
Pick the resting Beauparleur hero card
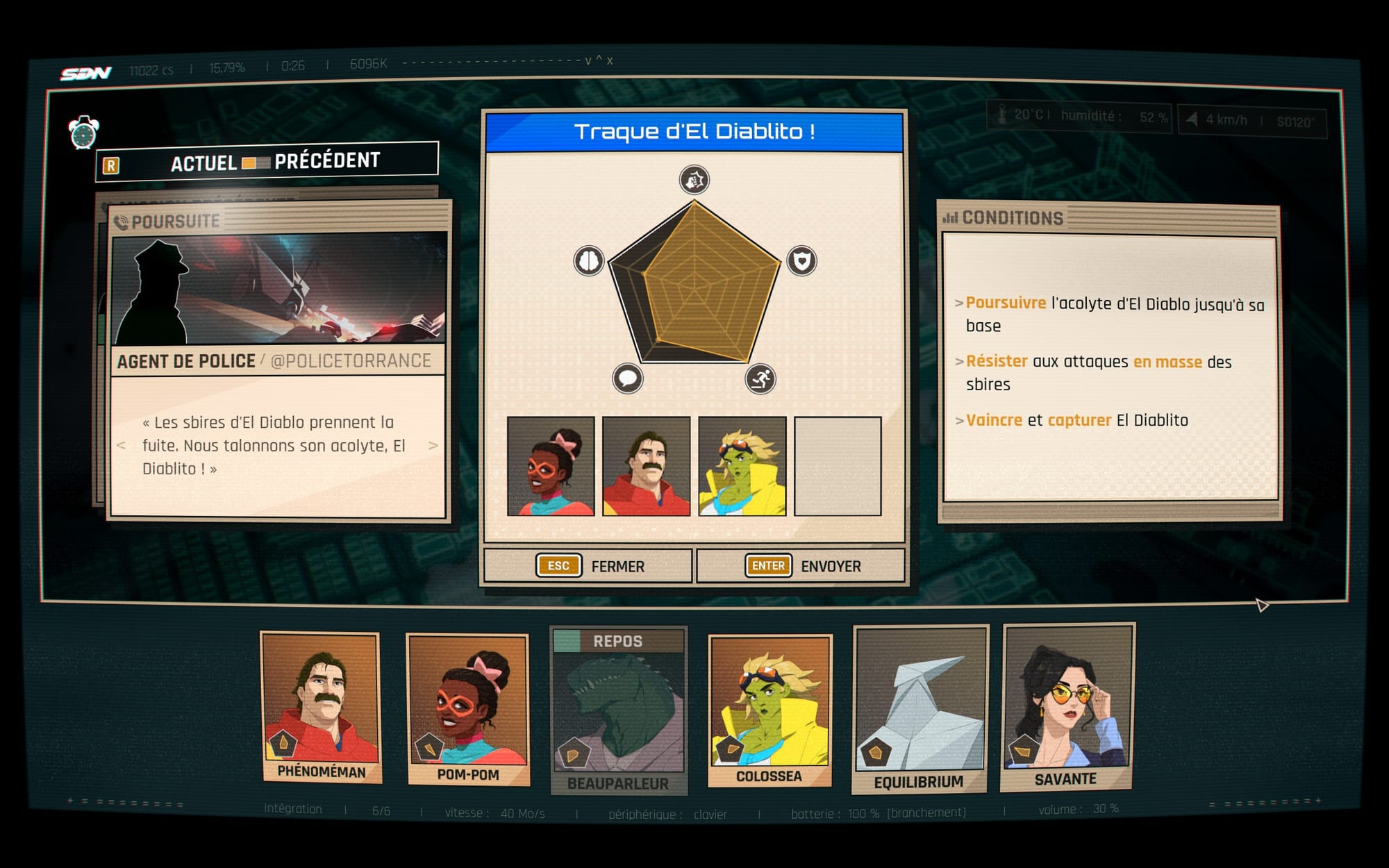tap(618, 711)
